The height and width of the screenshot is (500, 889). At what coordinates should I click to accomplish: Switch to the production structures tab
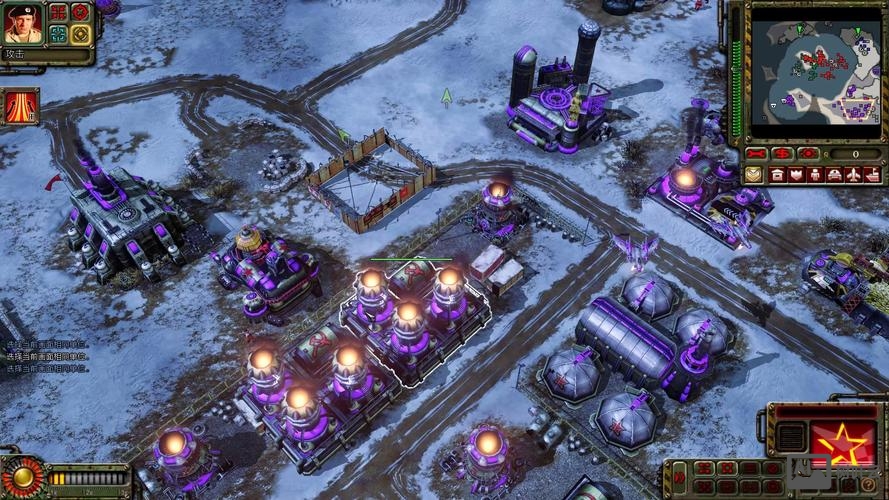coord(777,175)
